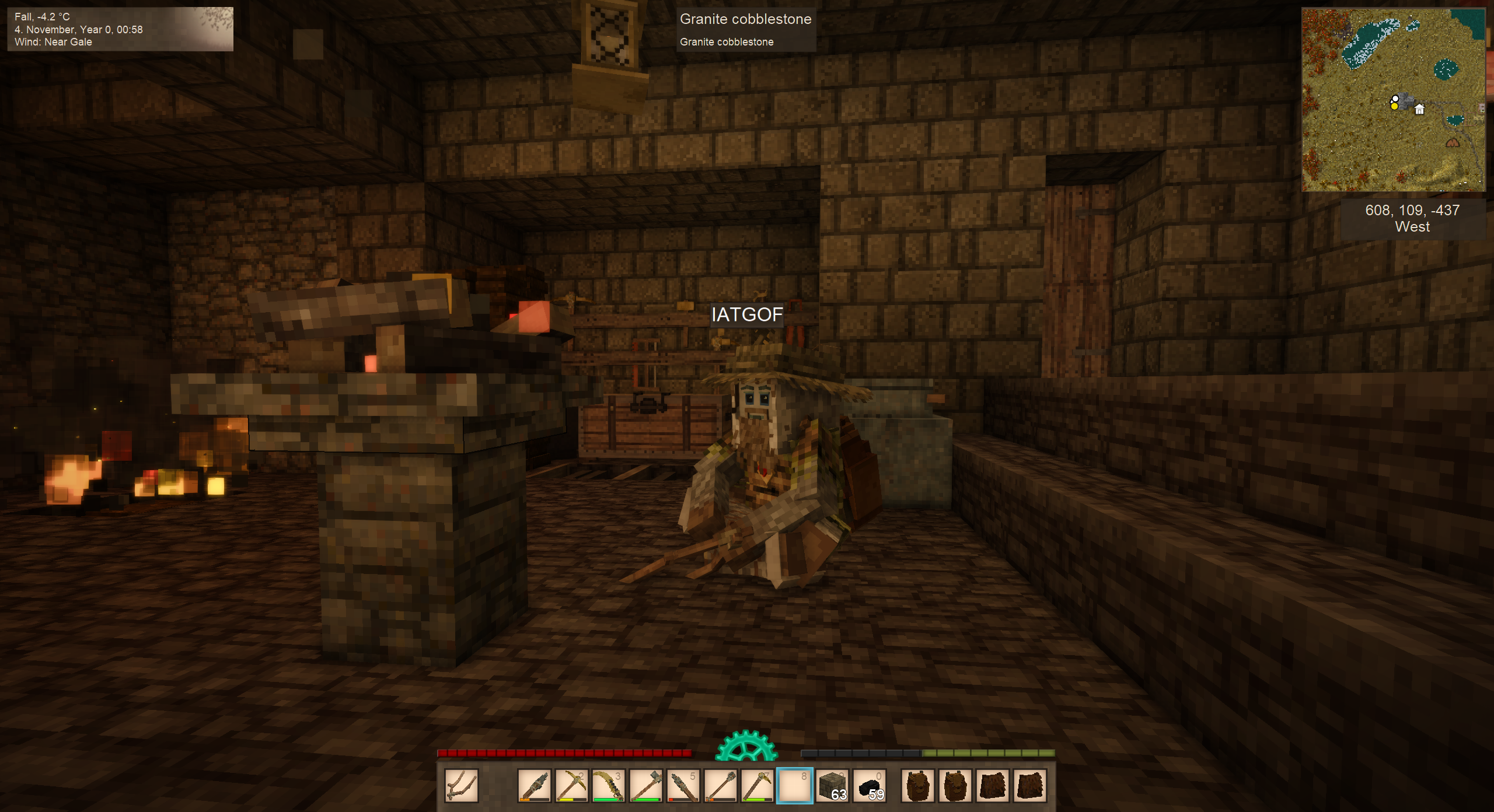1494x812 pixels.
Task: Select the yellow circle waypoint on minimap
Action: point(1394,106)
